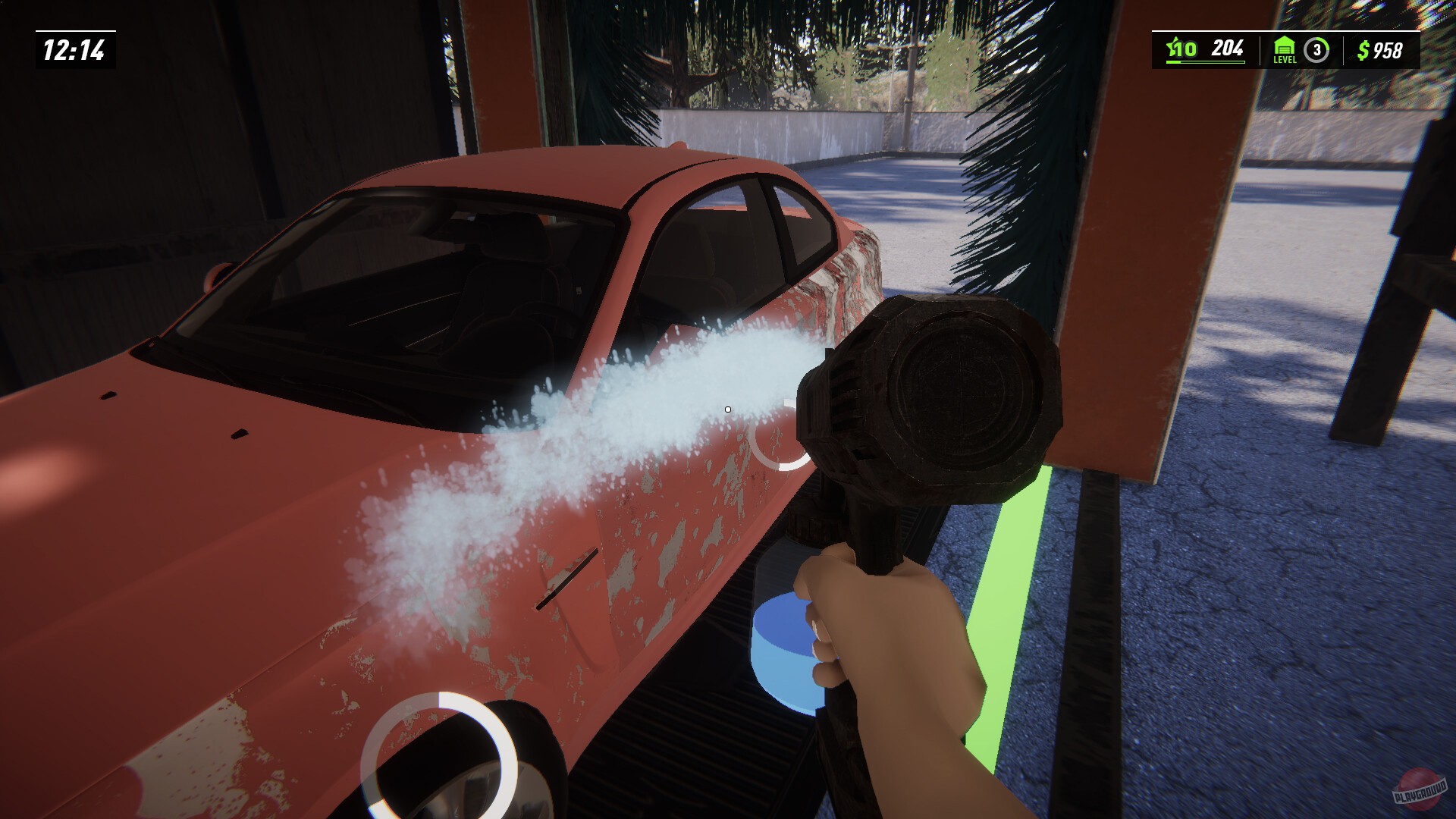The width and height of the screenshot is (1456, 819).
Task: Click the green star experience icon
Action: [1174, 47]
